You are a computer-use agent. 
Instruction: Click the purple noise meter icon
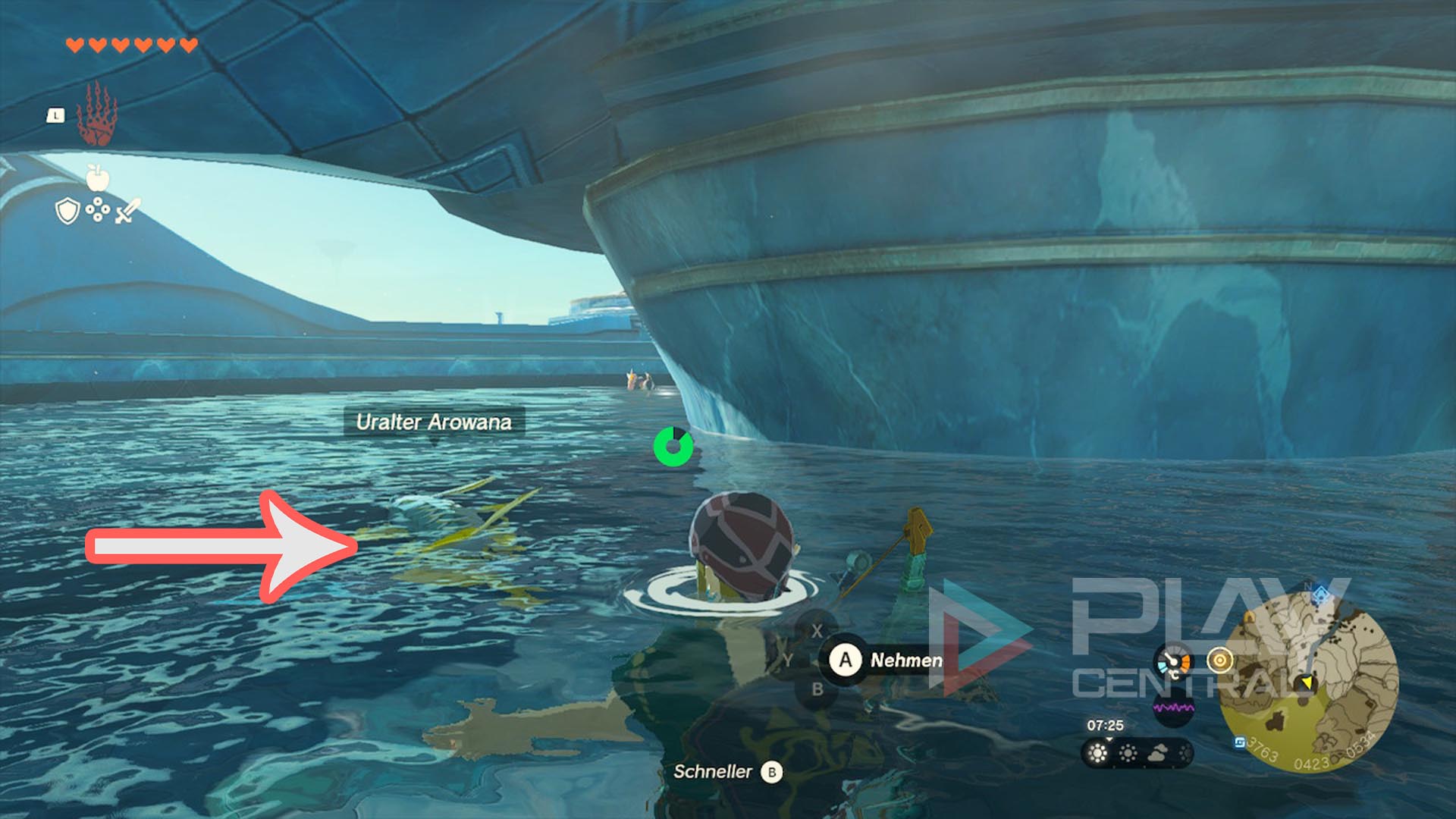1174,708
